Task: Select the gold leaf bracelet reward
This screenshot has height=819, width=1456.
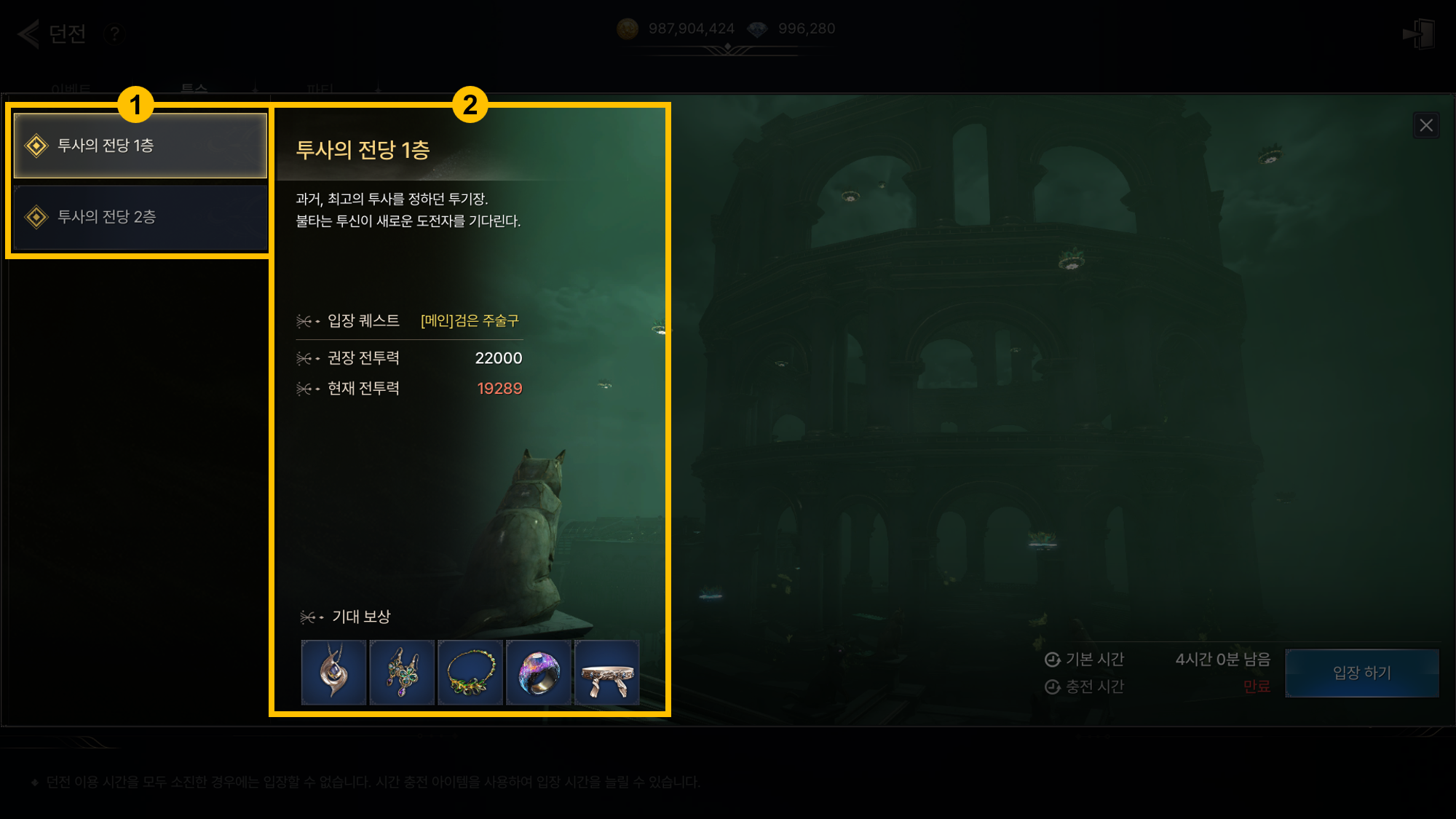Action: point(470,672)
